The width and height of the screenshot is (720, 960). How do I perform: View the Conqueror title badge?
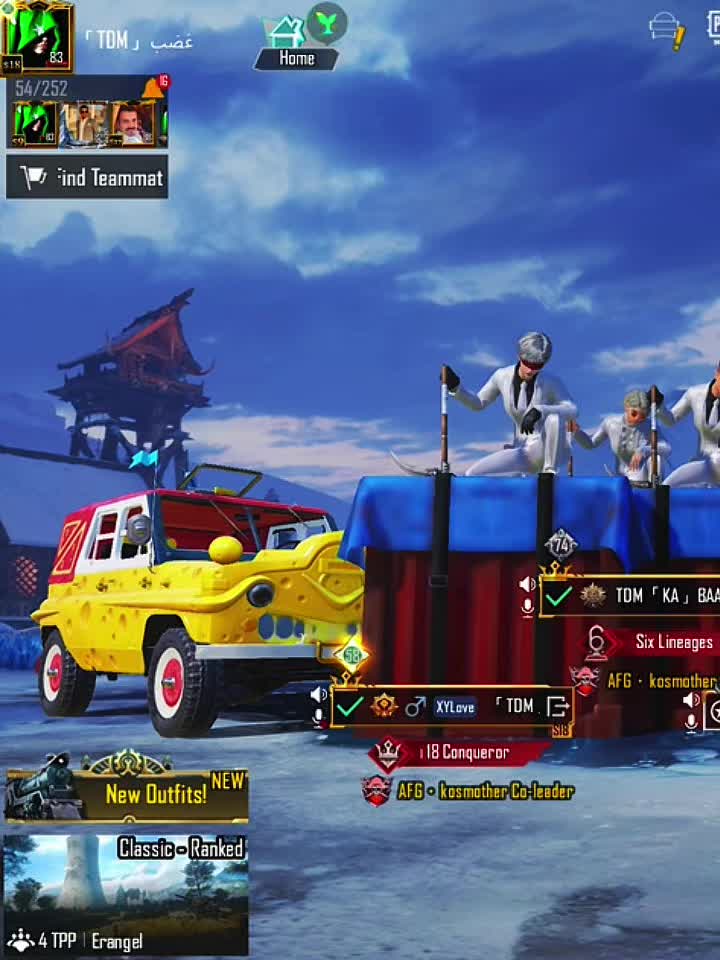(x=460, y=752)
